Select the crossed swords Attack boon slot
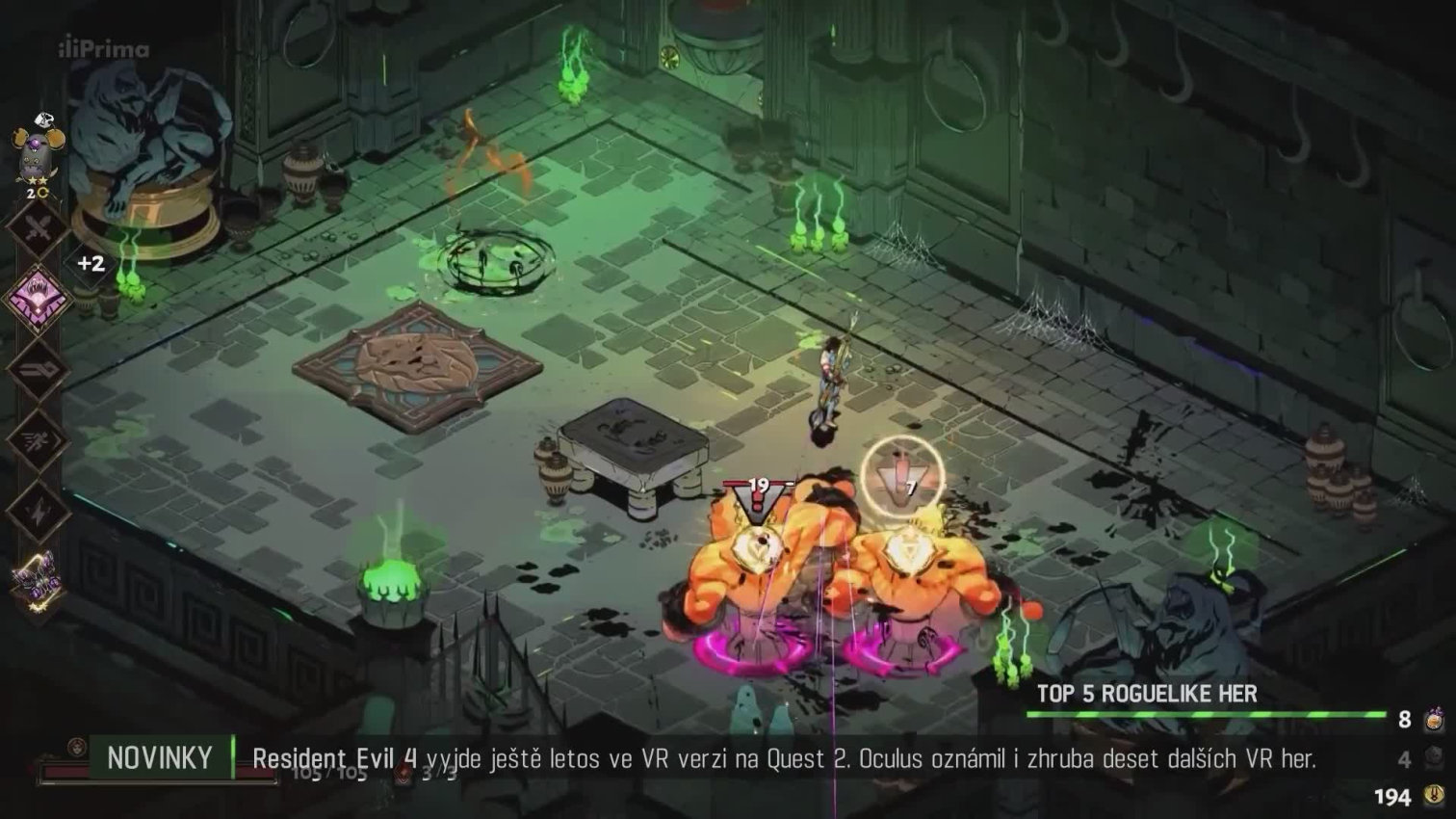 [x=39, y=229]
